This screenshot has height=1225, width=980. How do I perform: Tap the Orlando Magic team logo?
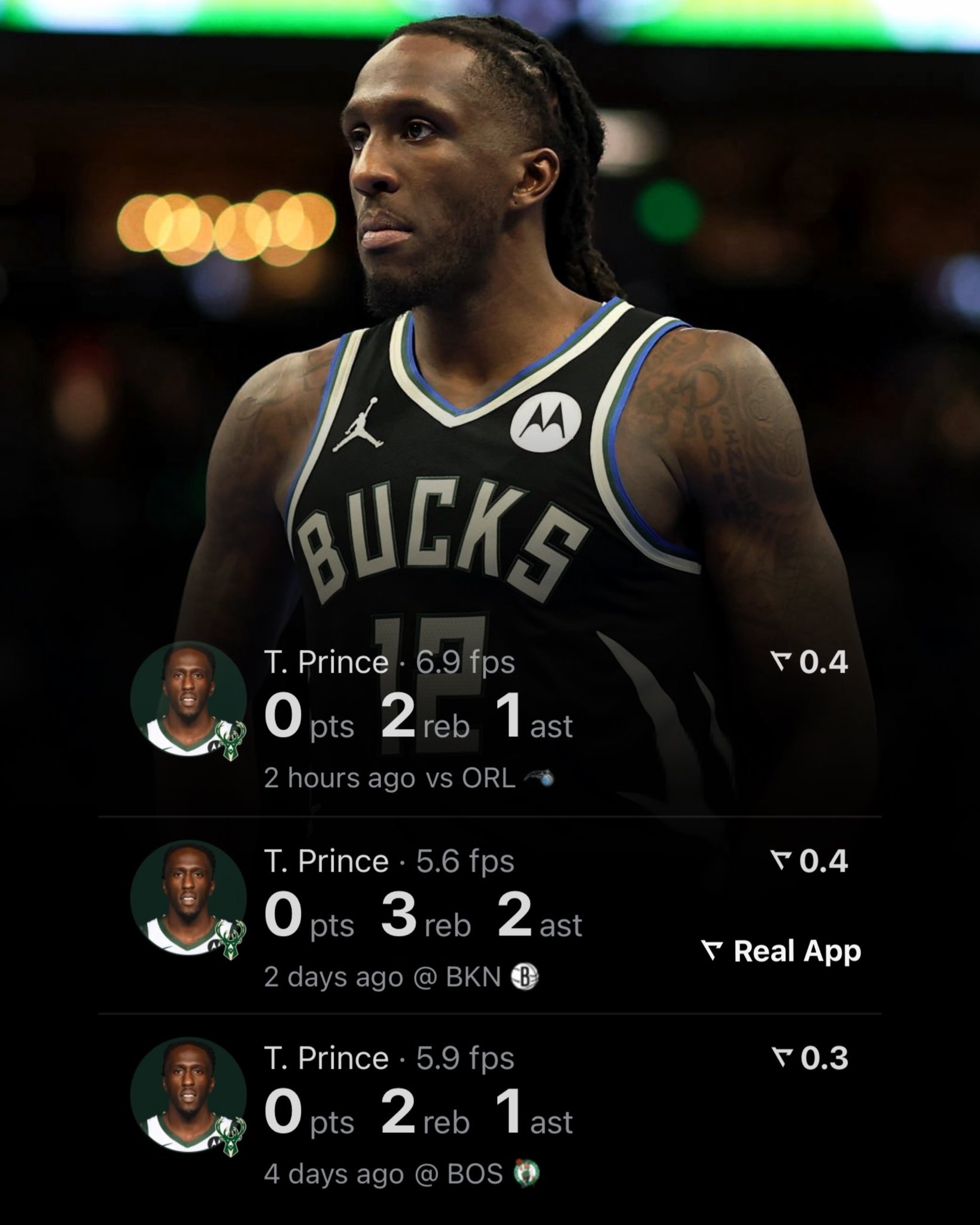click(538, 778)
